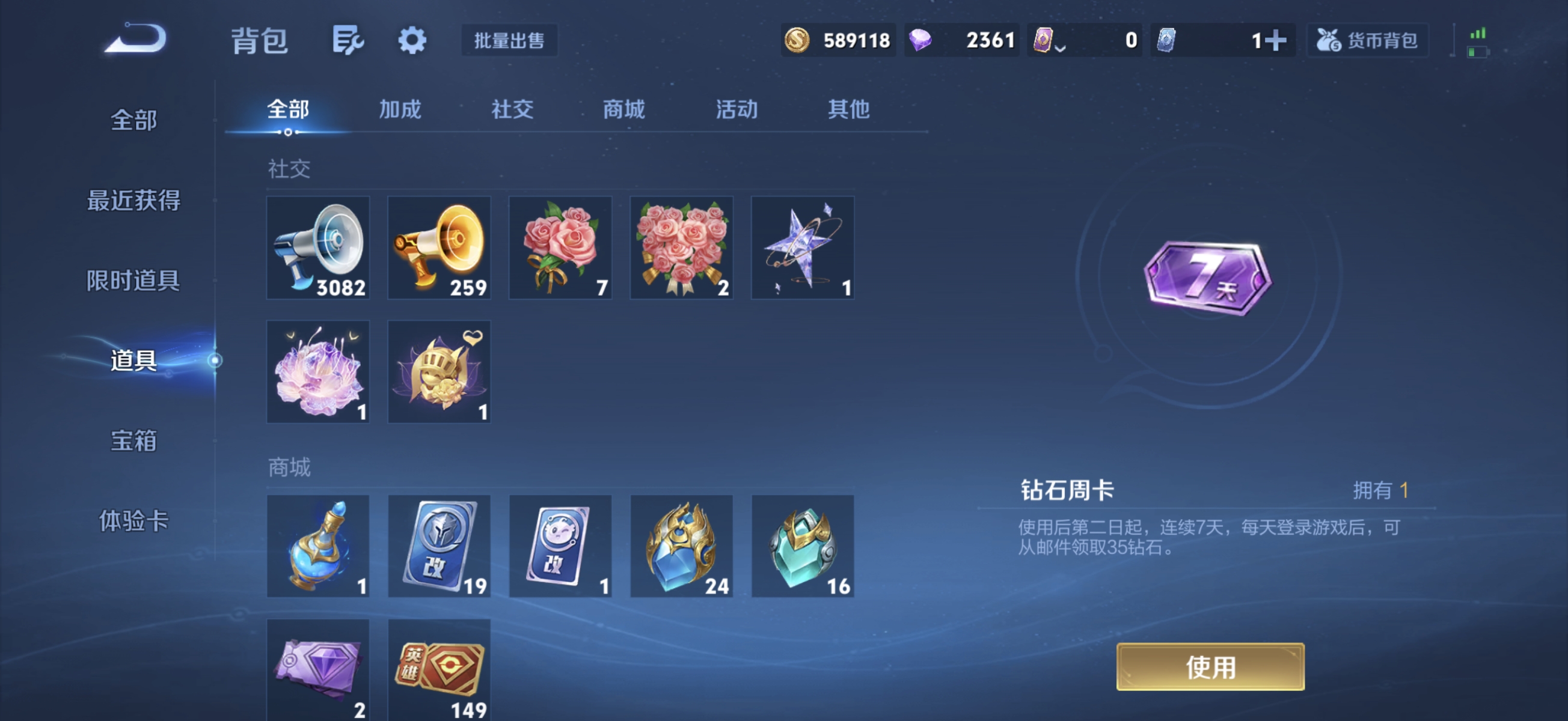Image resolution: width=1568 pixels, height=721 pixels.
Task: Click the 批量出售 bulk sell button
Action: coord(509,41)
